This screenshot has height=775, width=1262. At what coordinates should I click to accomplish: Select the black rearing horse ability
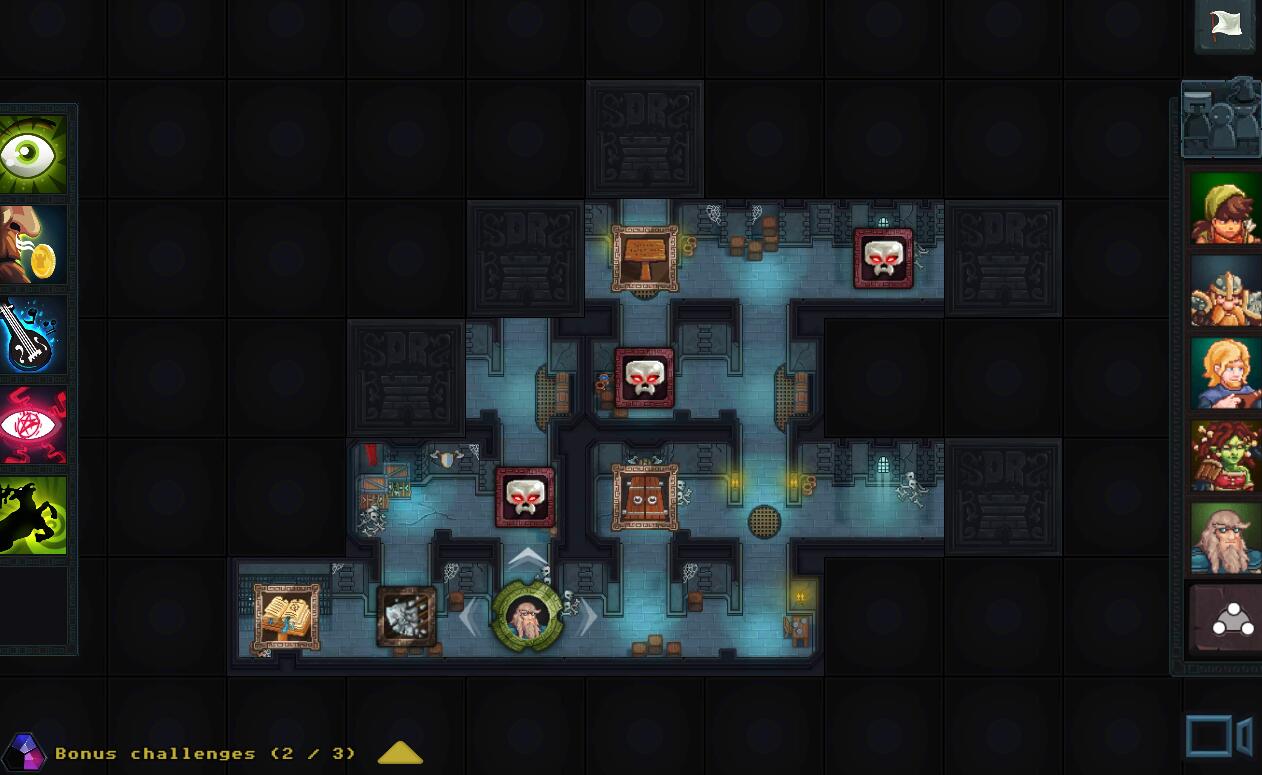(x=33, y=515)
